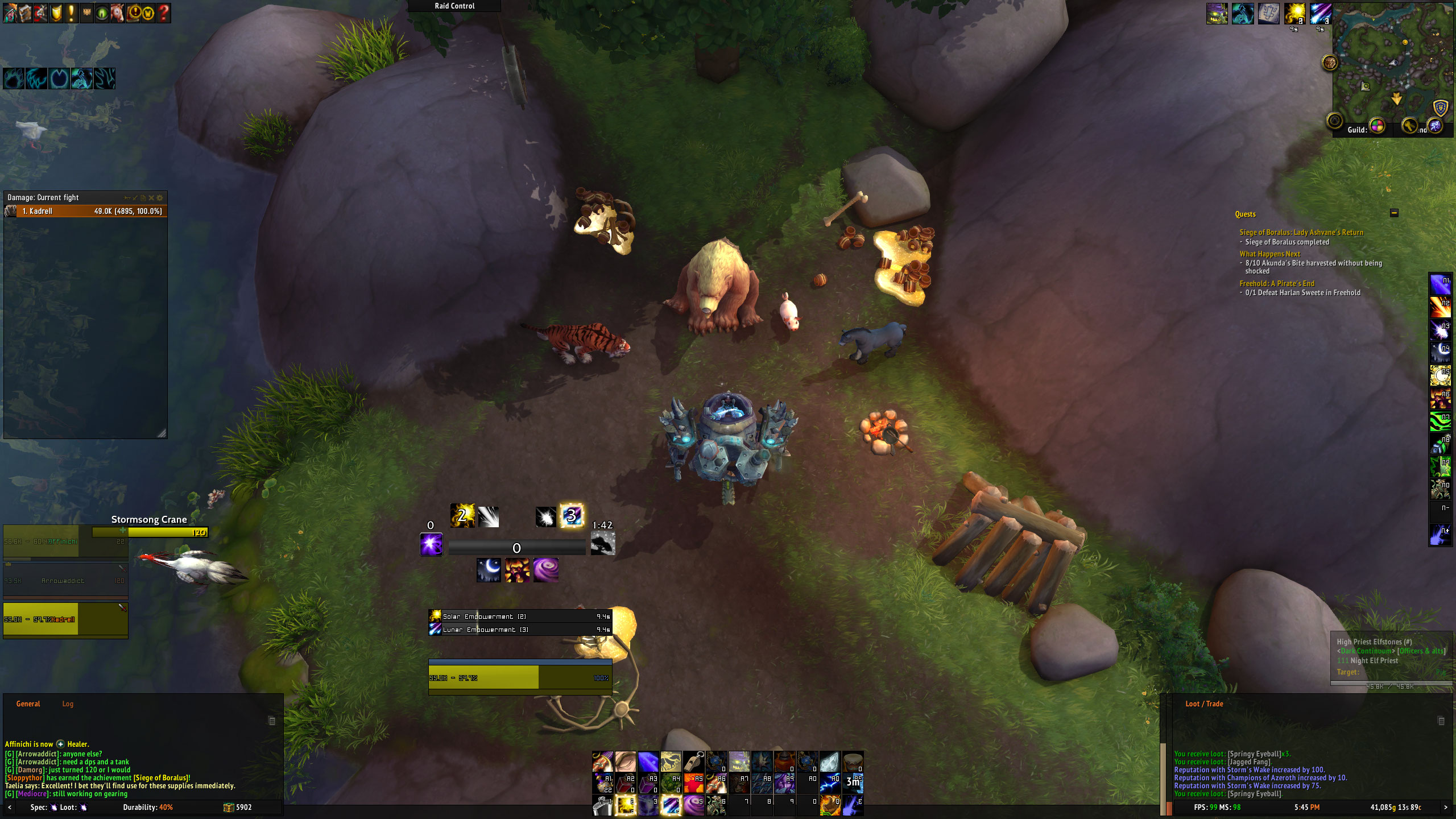1456x819 pixels.
Task: Open the treasure chest minimap button
Action: pos(1330,63)
